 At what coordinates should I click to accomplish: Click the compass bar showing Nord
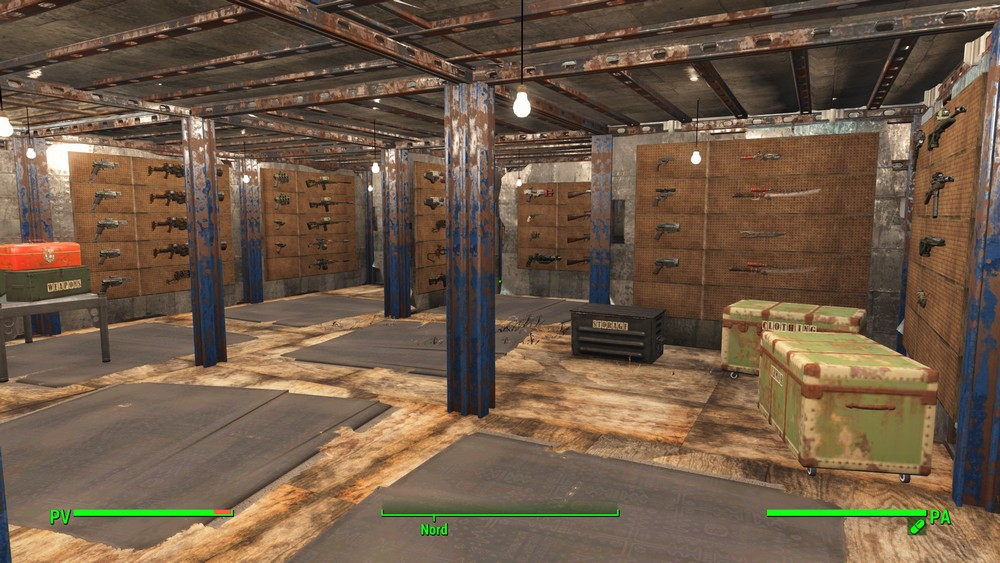tap(499, 515)
